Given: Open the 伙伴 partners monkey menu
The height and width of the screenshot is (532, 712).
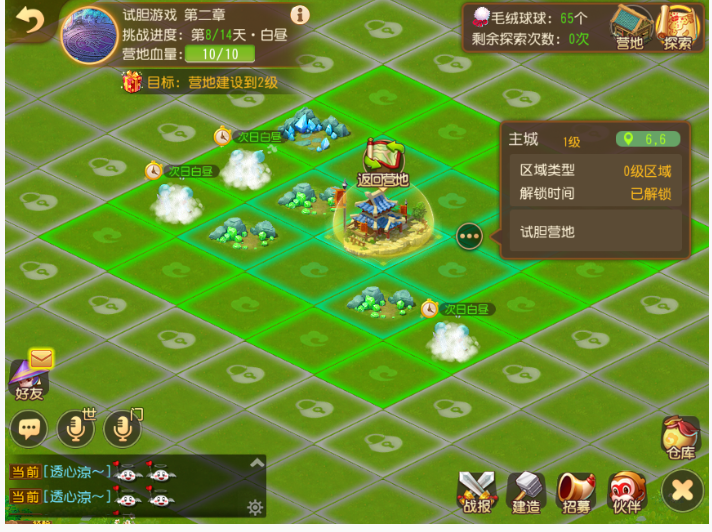Looking at the screenshot, I should (x=627, y=491).
